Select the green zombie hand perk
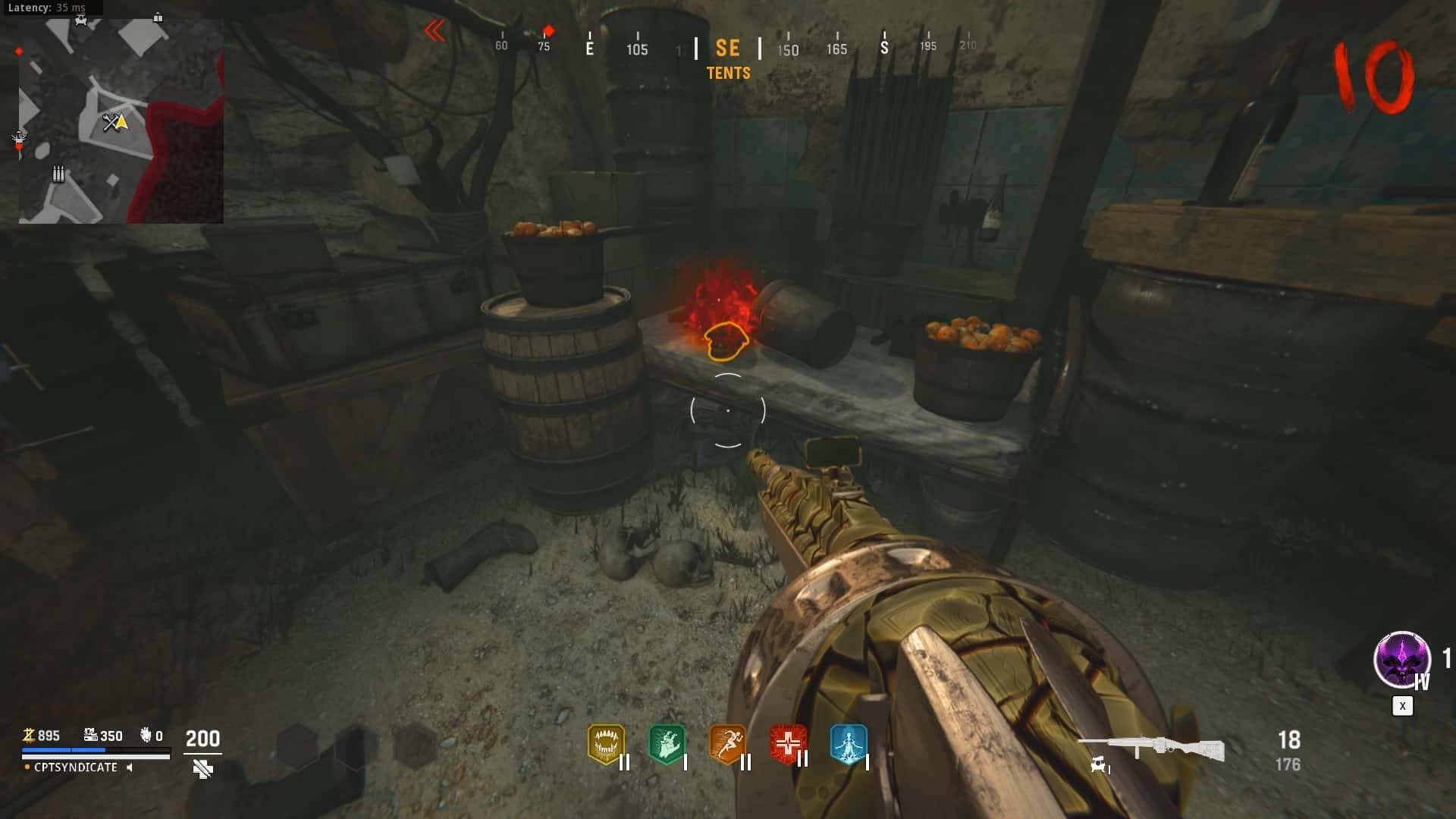Screen dimensions: 1456x819 point(667,744)
